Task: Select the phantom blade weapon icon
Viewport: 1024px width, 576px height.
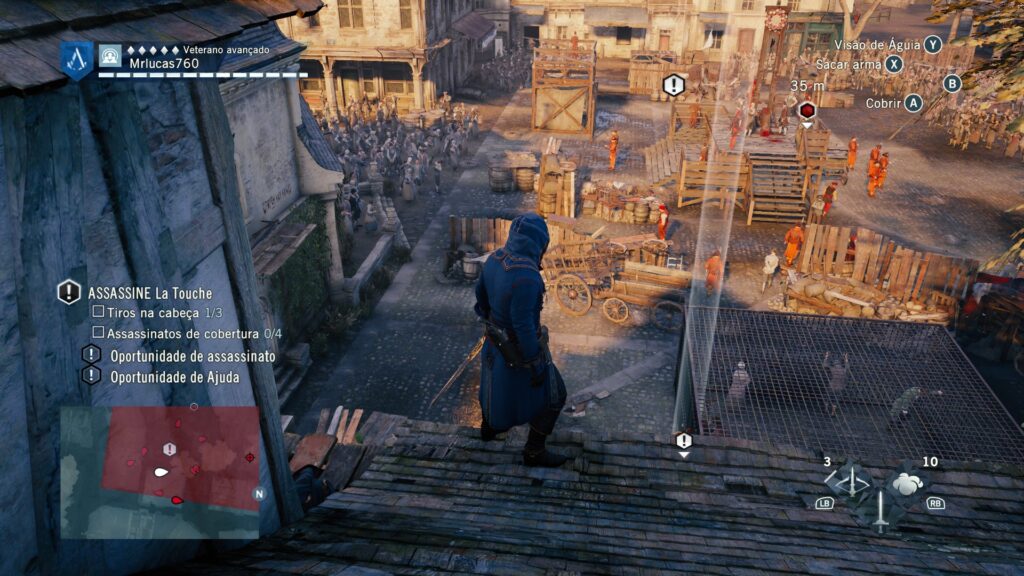Action: click(851, 481)
